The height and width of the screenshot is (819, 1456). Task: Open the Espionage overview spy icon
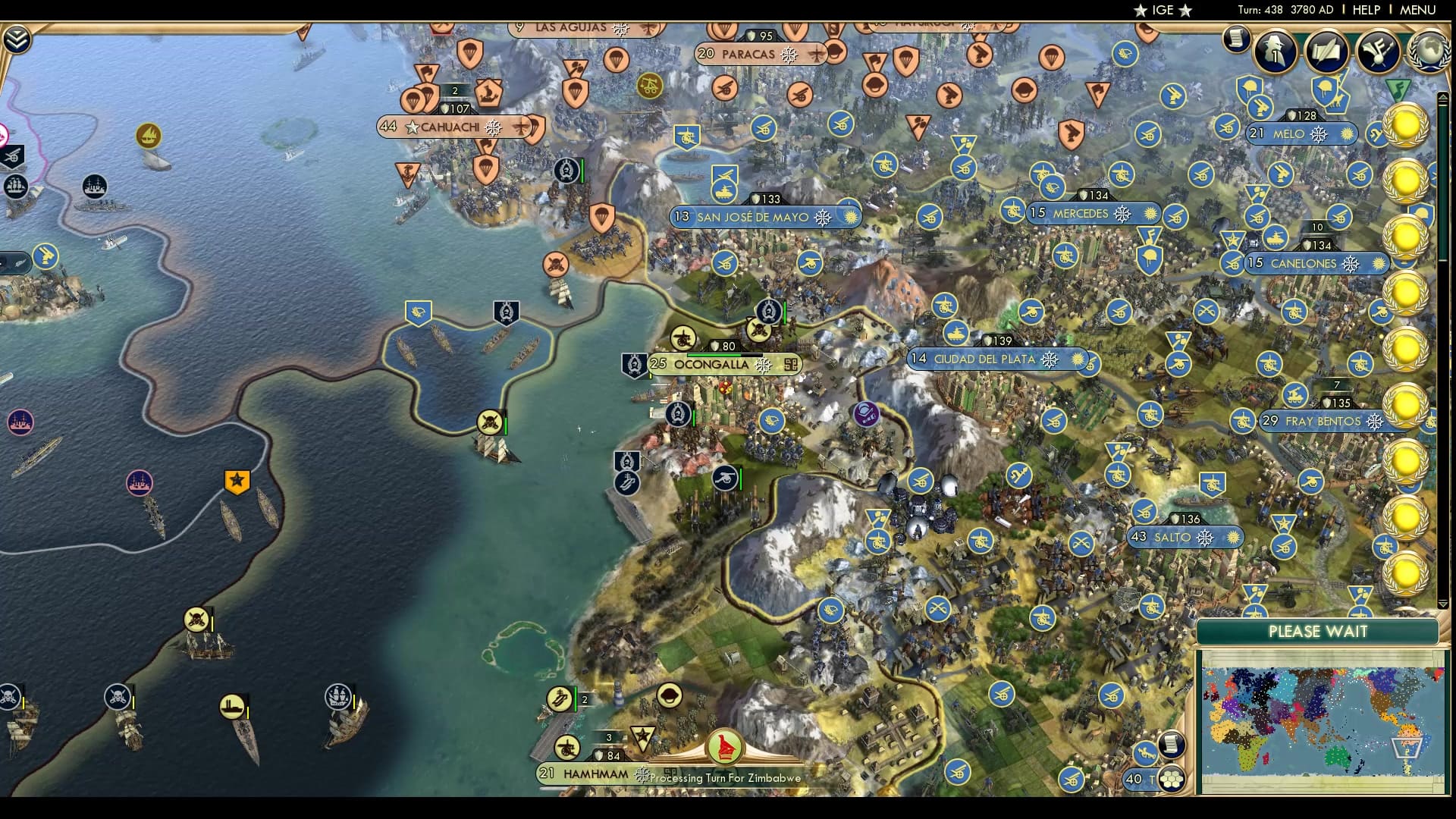pos(1274,51)
